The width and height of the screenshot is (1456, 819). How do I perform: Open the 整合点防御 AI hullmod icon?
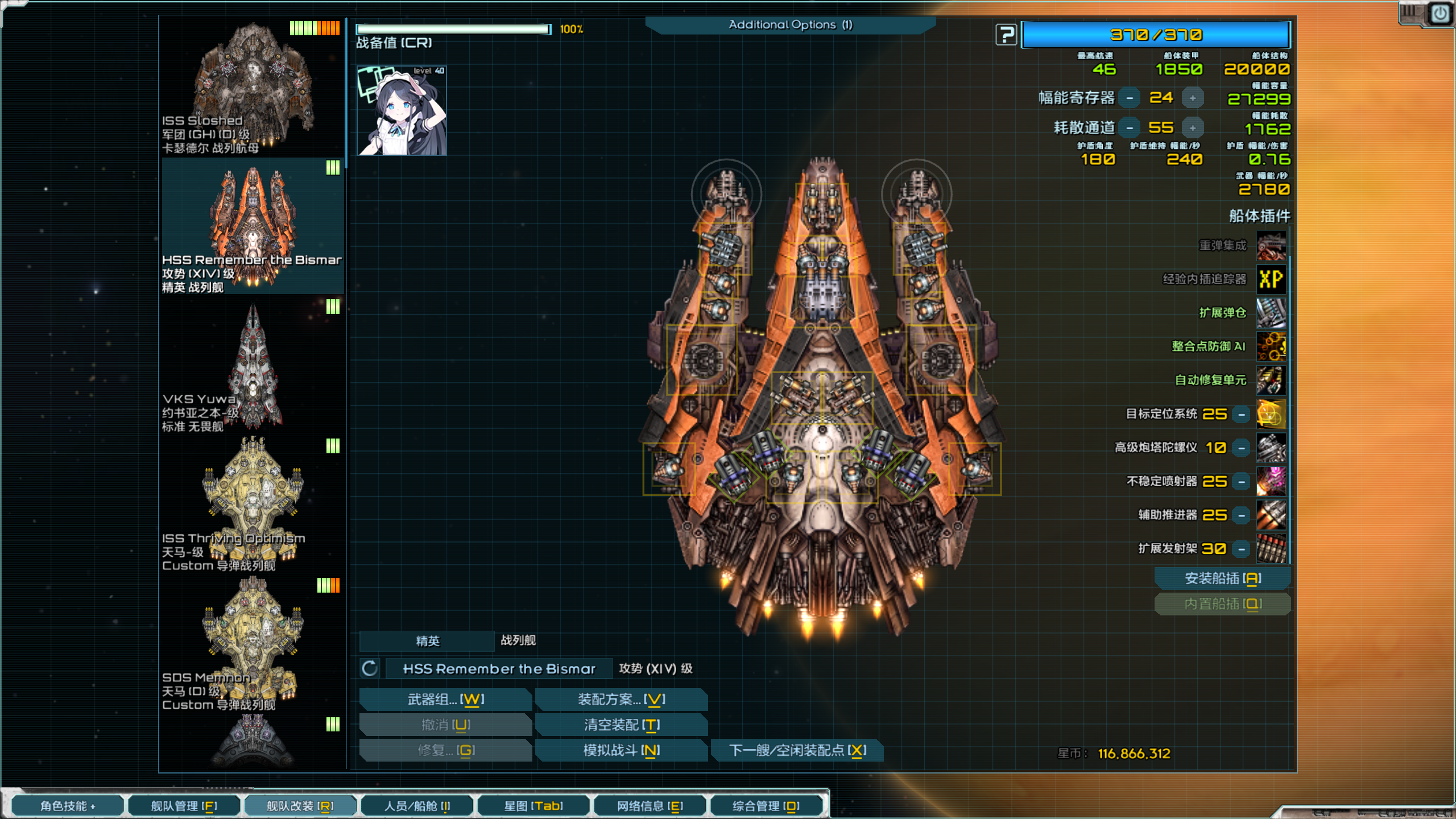click(1271, 346)
